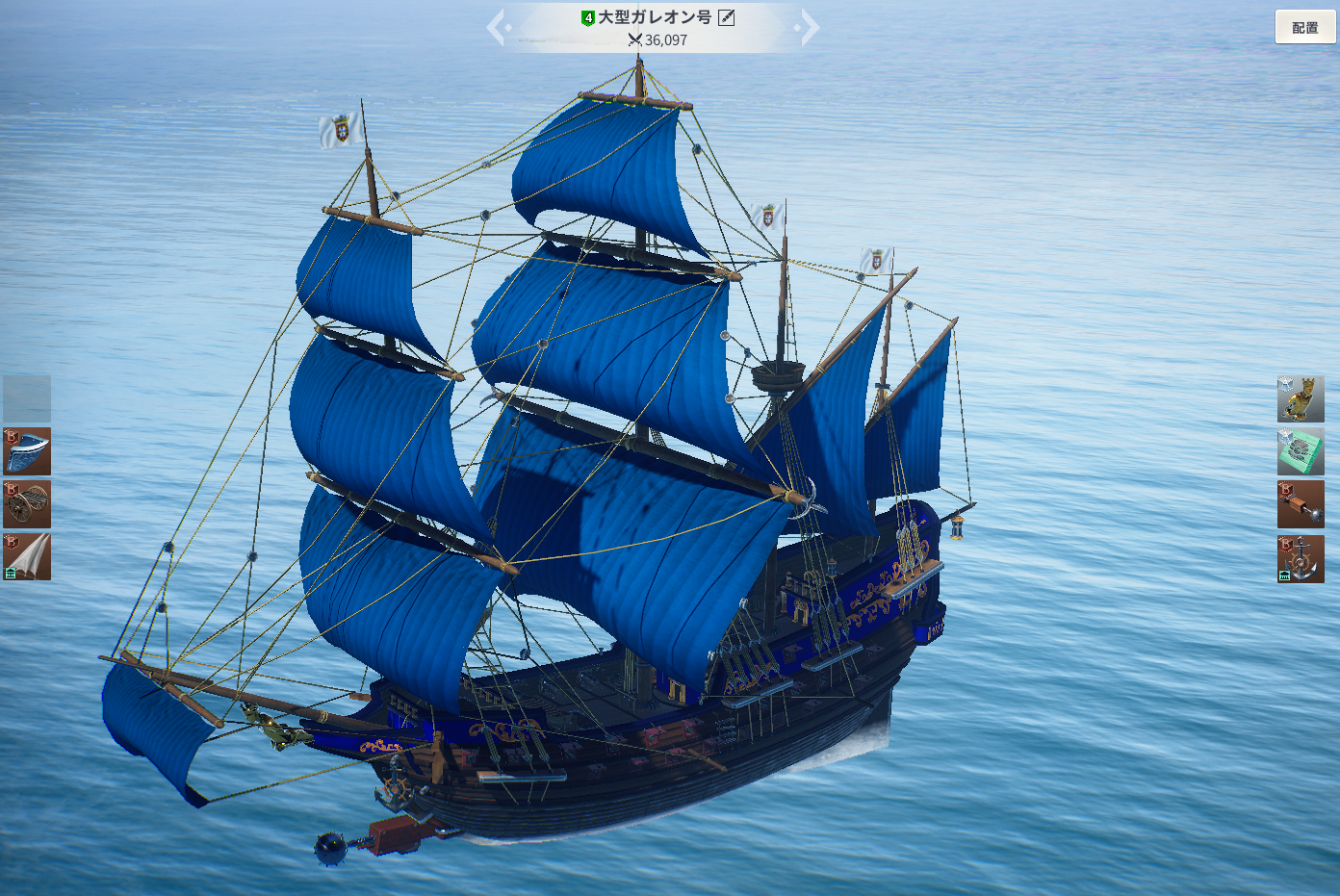1340x896 pixels.
Task: Edit the ship name 大型ガレオン号
Action: coord(727,17)
